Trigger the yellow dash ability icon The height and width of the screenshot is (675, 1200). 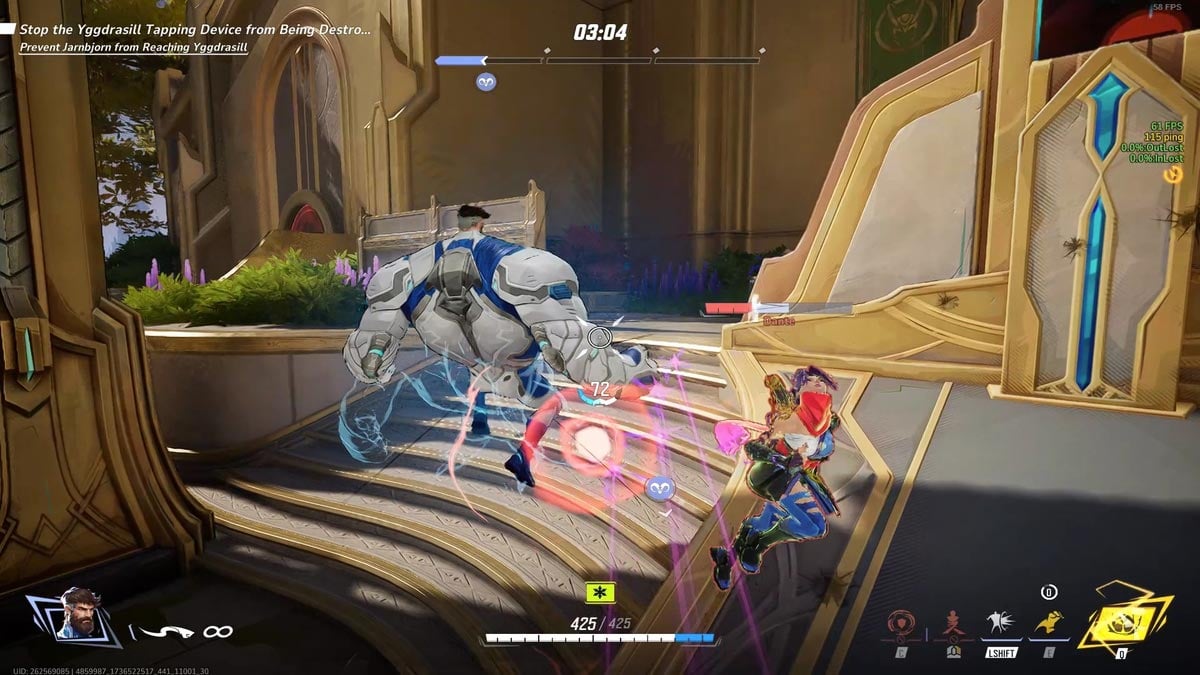pos(1048,623)
